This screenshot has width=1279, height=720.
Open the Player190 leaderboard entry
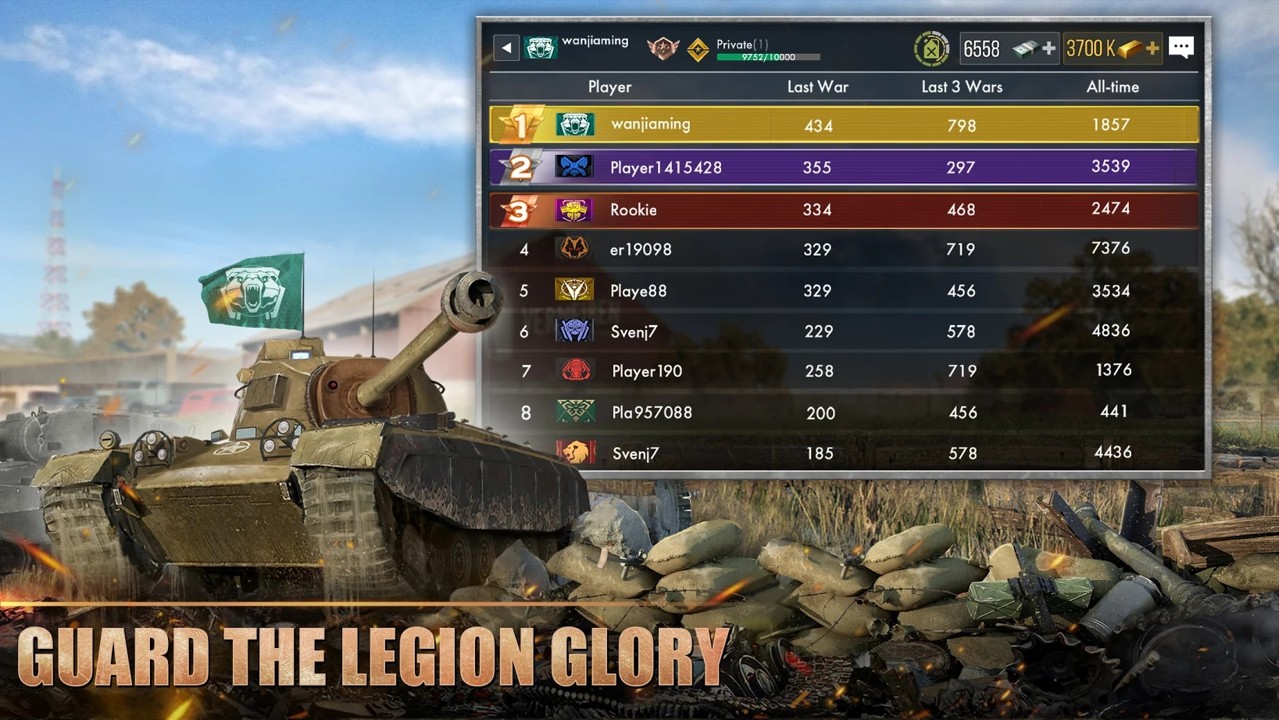[844, 371]
